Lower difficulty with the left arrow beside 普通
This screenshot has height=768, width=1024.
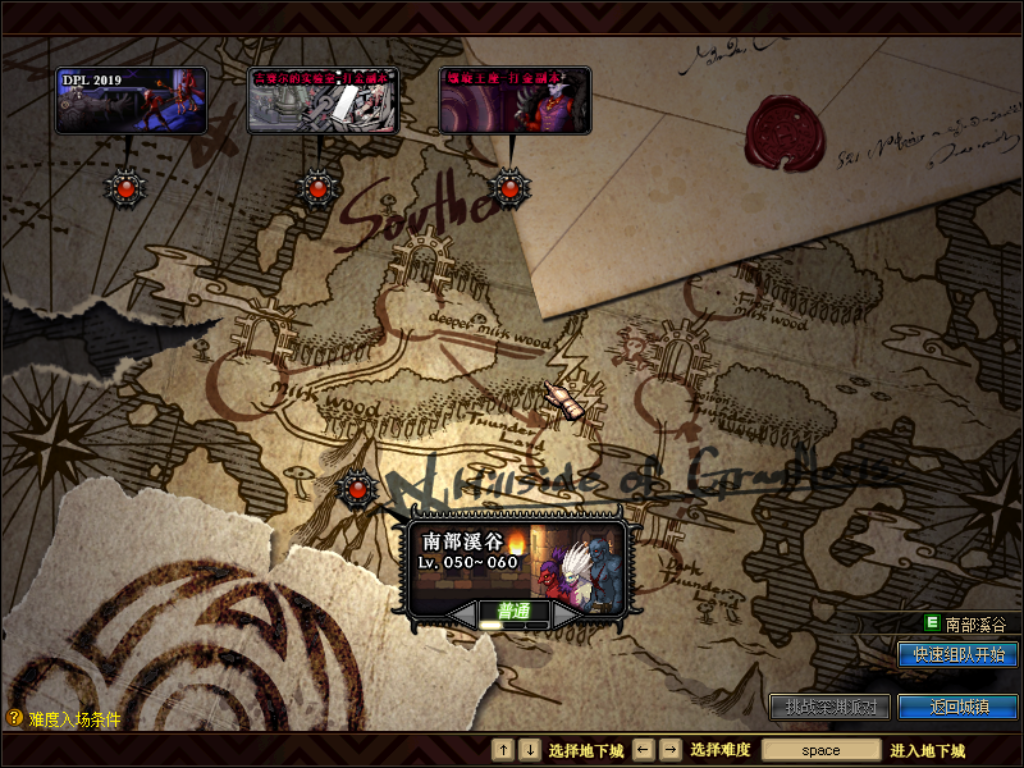(x=462, y=613)
